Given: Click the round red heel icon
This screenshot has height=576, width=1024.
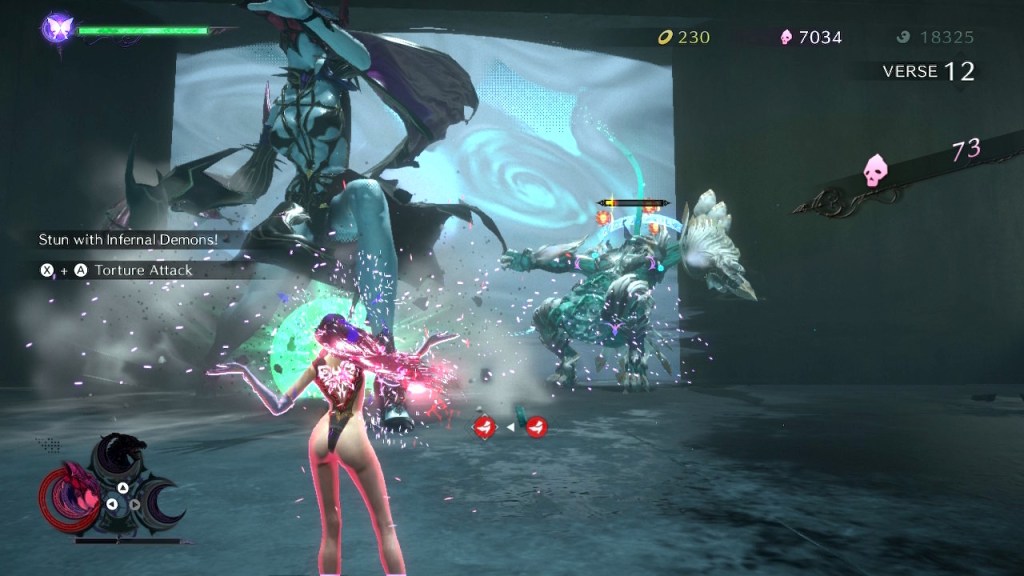Looking at the screenshot, I should (537, 428).
